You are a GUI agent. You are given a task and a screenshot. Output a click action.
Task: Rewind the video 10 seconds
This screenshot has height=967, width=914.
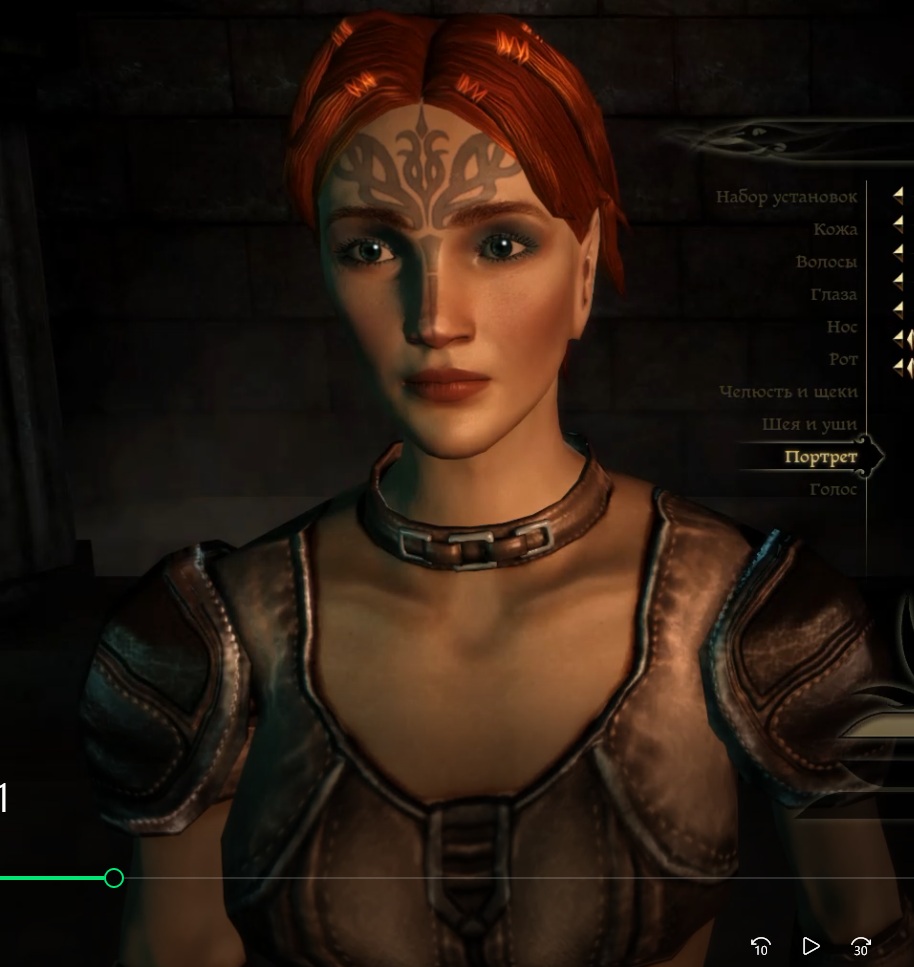pyautogui.click(x=760, y=945)
